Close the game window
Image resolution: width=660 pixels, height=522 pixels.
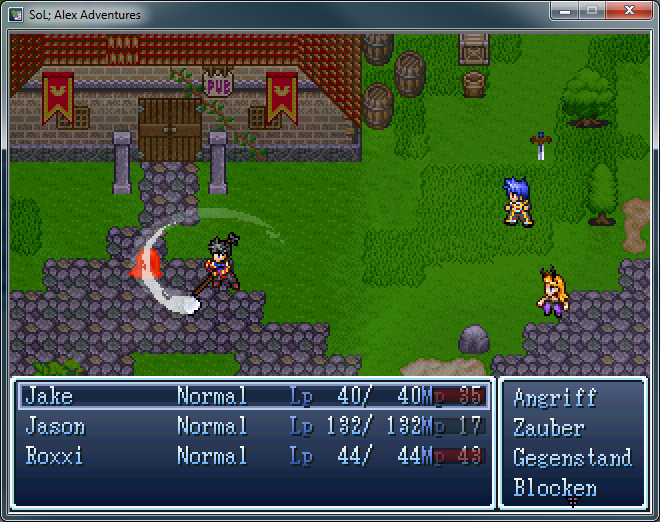[628, 13]
